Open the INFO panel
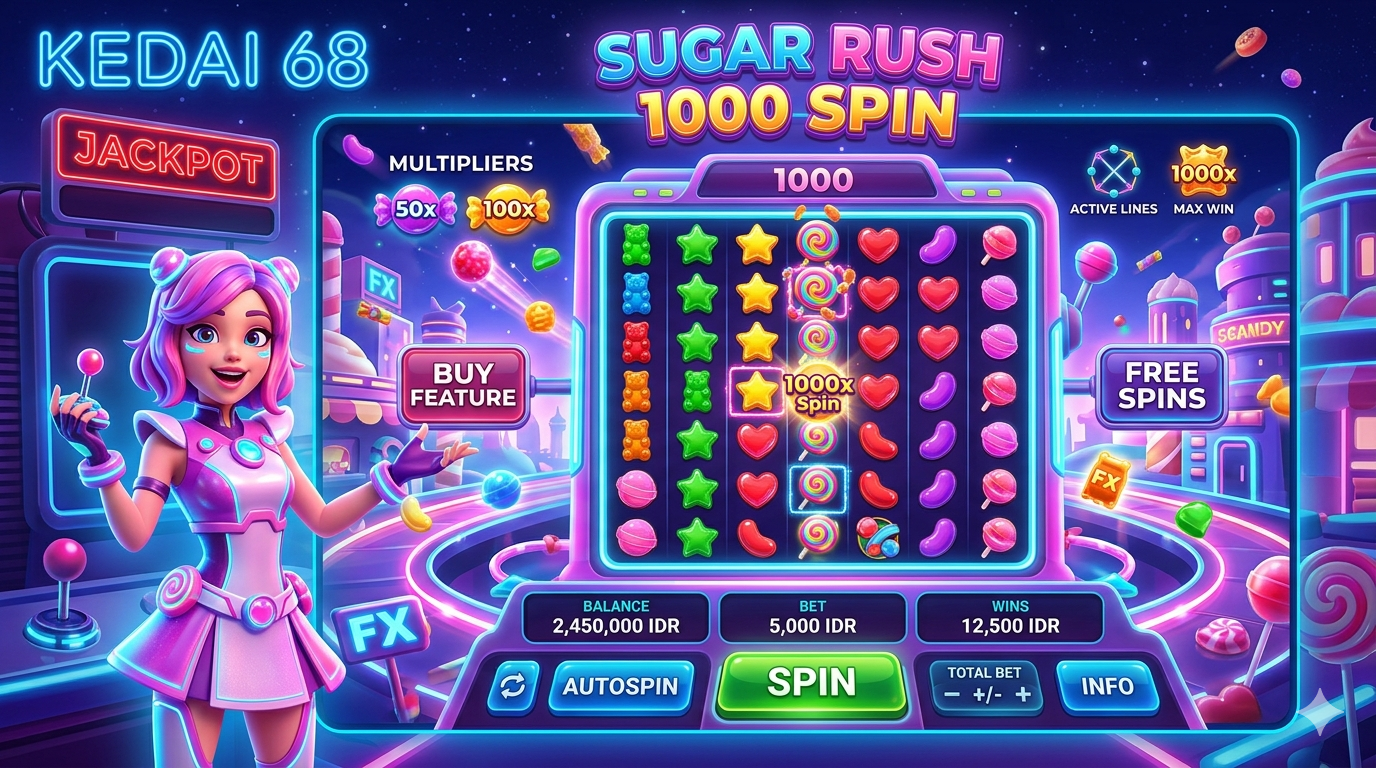 pyautogui.click(x=1107, y=687)
